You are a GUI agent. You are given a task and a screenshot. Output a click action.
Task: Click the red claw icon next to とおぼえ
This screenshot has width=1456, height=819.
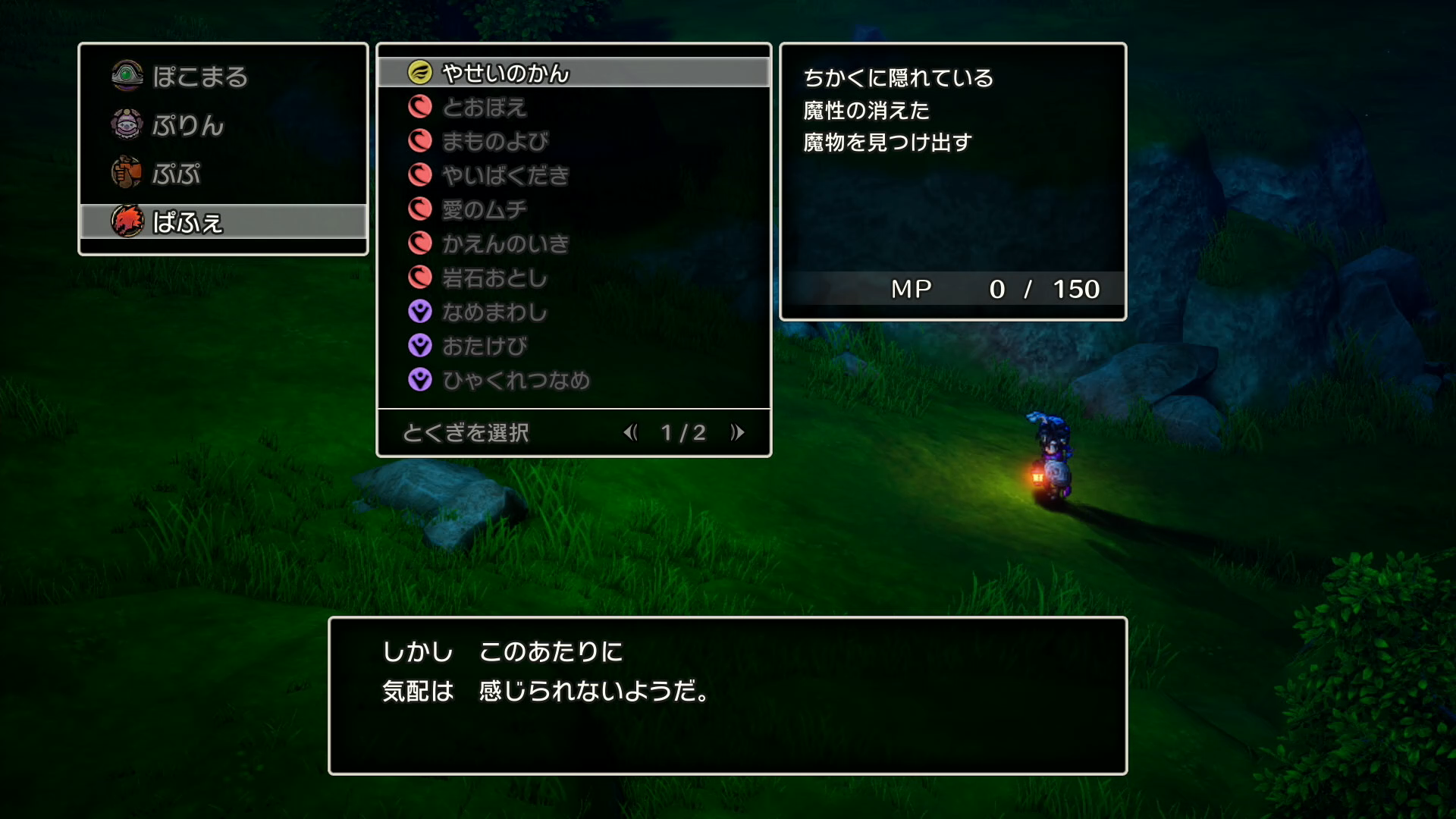tap(419, 107)
